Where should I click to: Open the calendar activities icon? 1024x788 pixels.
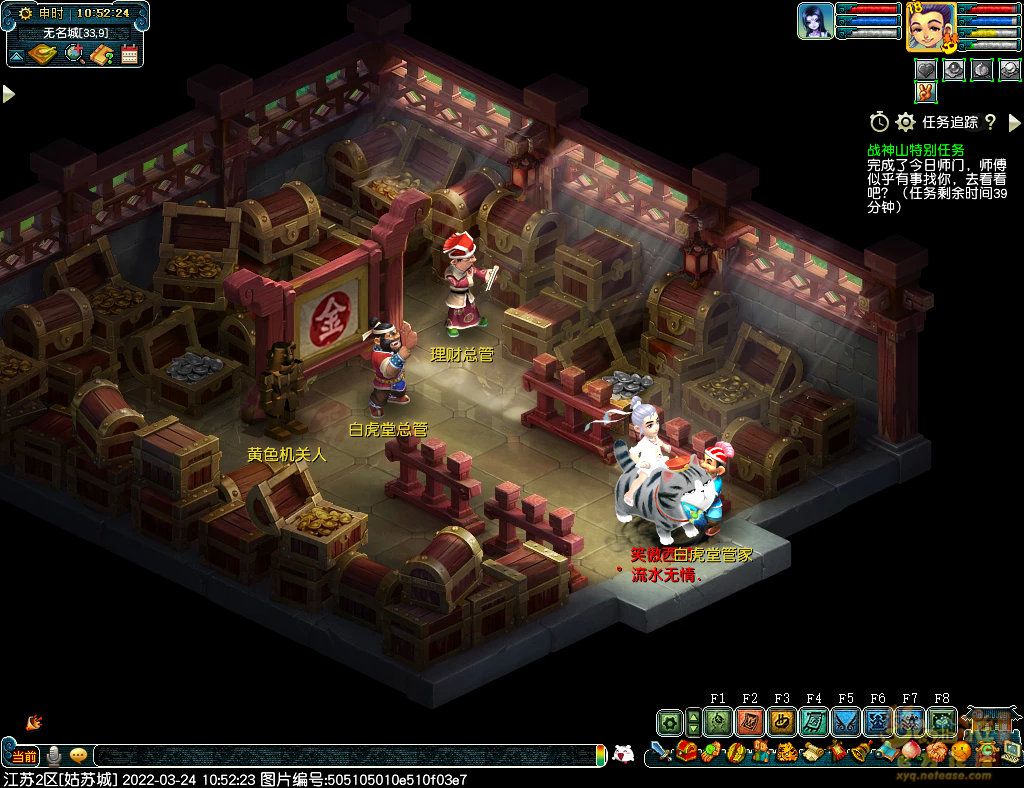click(x=129, y=54)
